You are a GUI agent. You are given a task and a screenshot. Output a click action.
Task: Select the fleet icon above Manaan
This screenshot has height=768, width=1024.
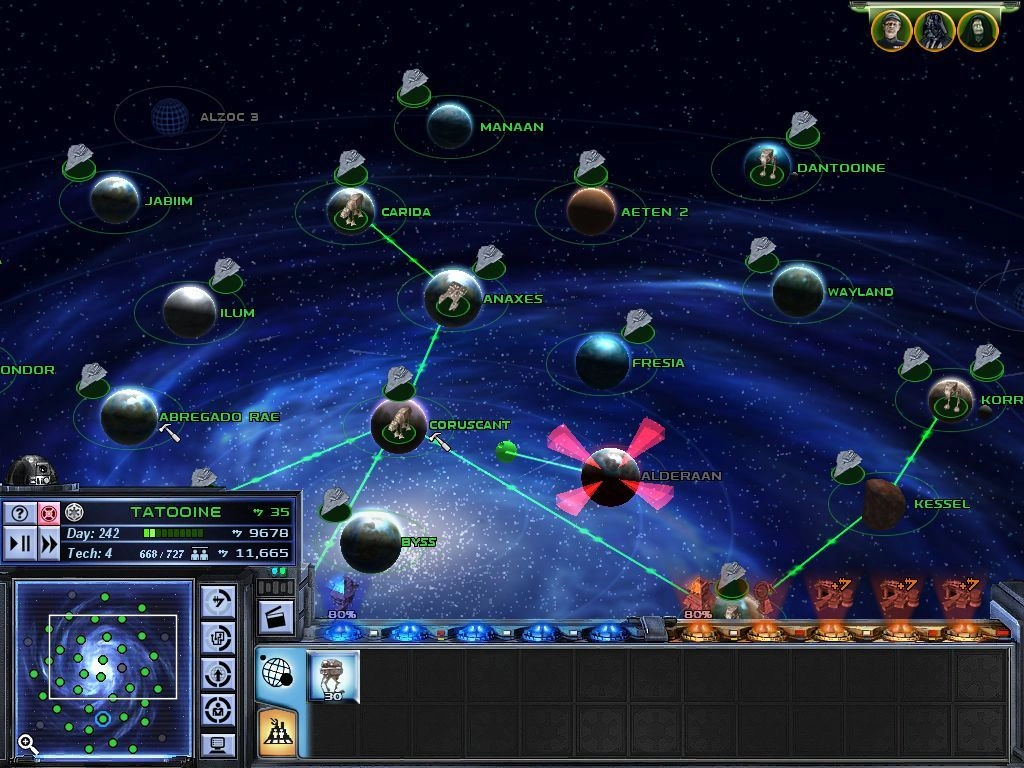414,87
